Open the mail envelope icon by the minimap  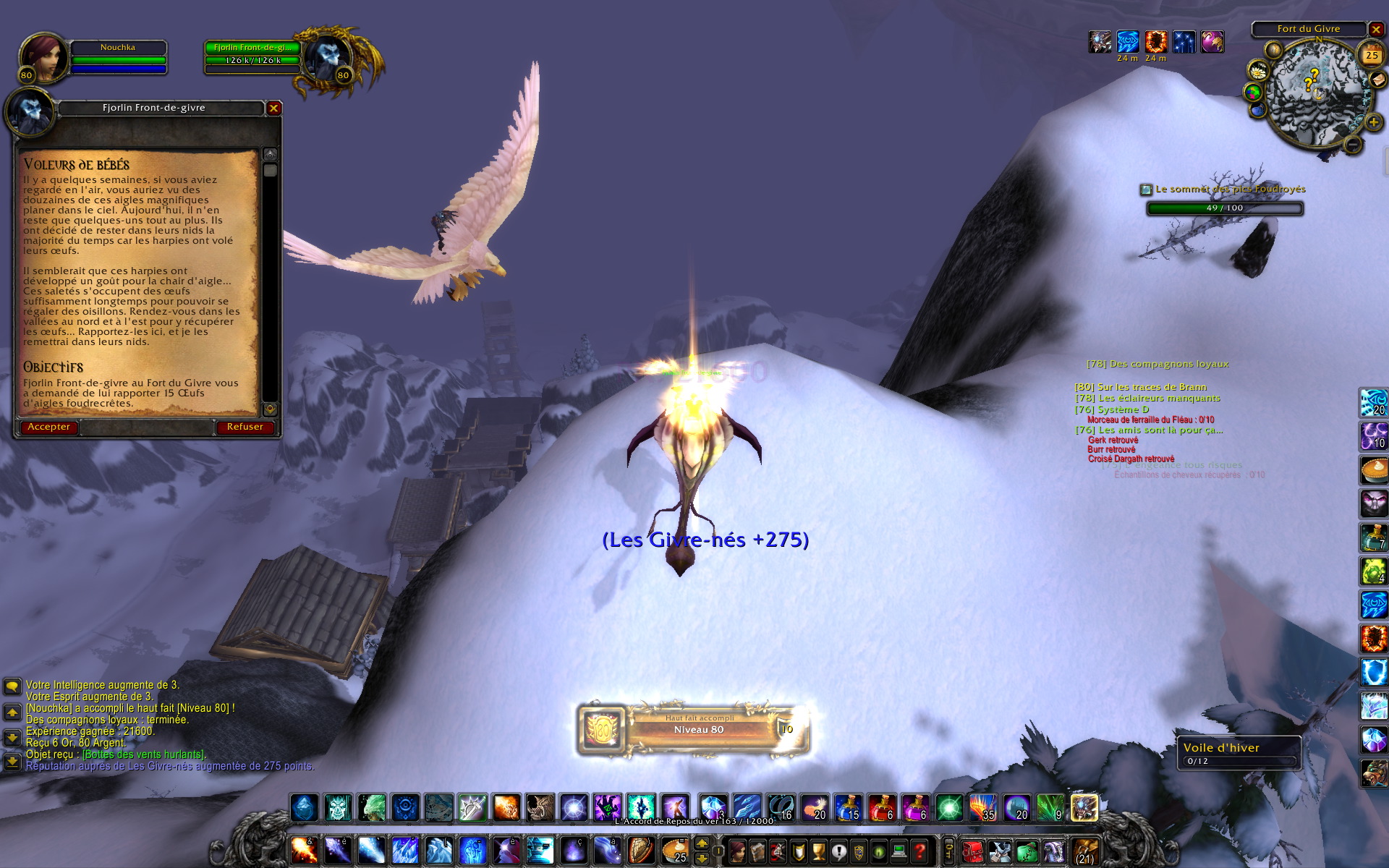(1377, 80)
